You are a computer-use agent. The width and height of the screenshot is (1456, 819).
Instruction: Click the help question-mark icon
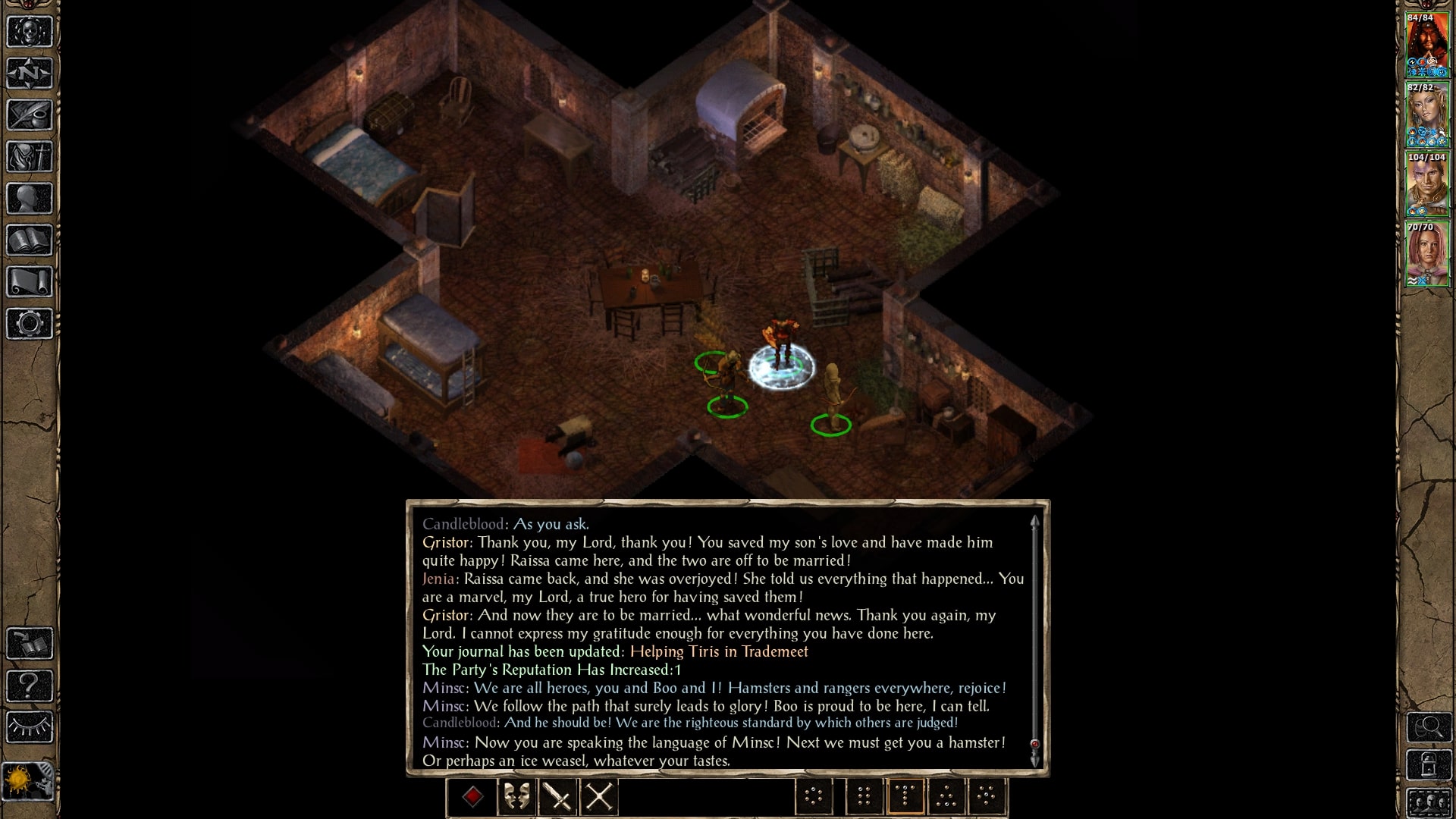point(28,684)
